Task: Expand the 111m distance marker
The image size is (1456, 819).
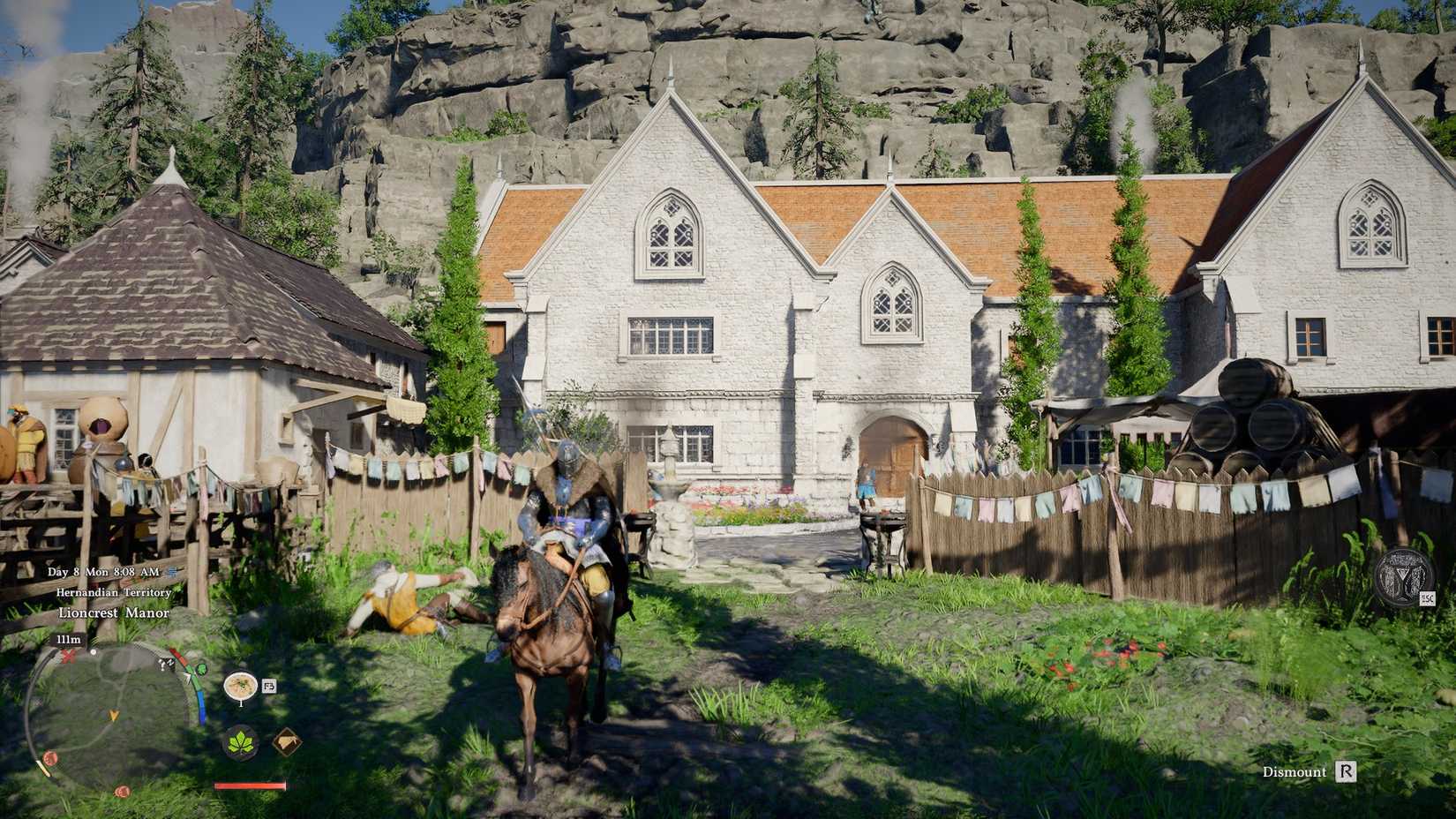Action: tap(69, 639)
